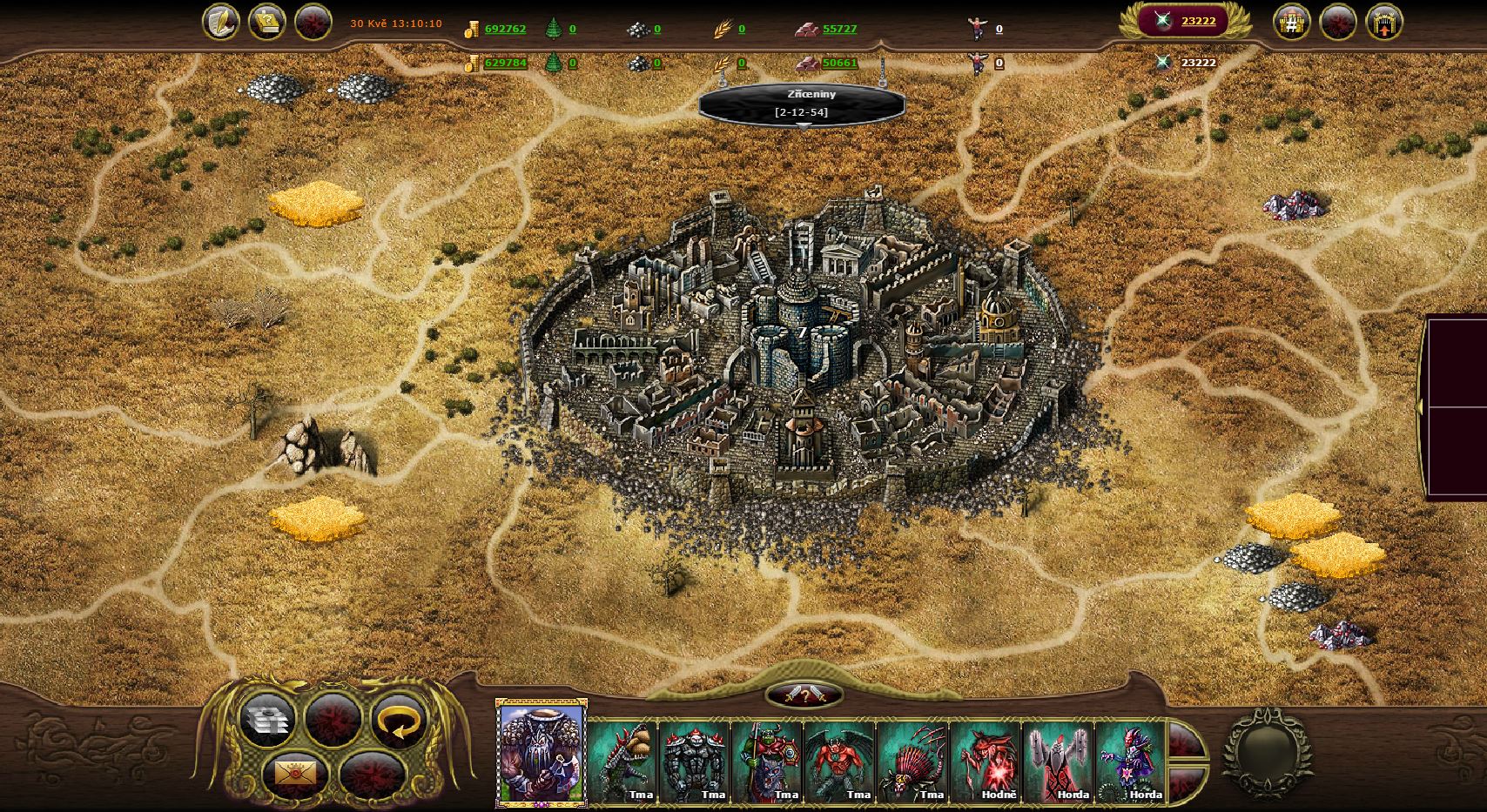
Task: Select the Zříceniny location banner
Action: click(802, 104)
